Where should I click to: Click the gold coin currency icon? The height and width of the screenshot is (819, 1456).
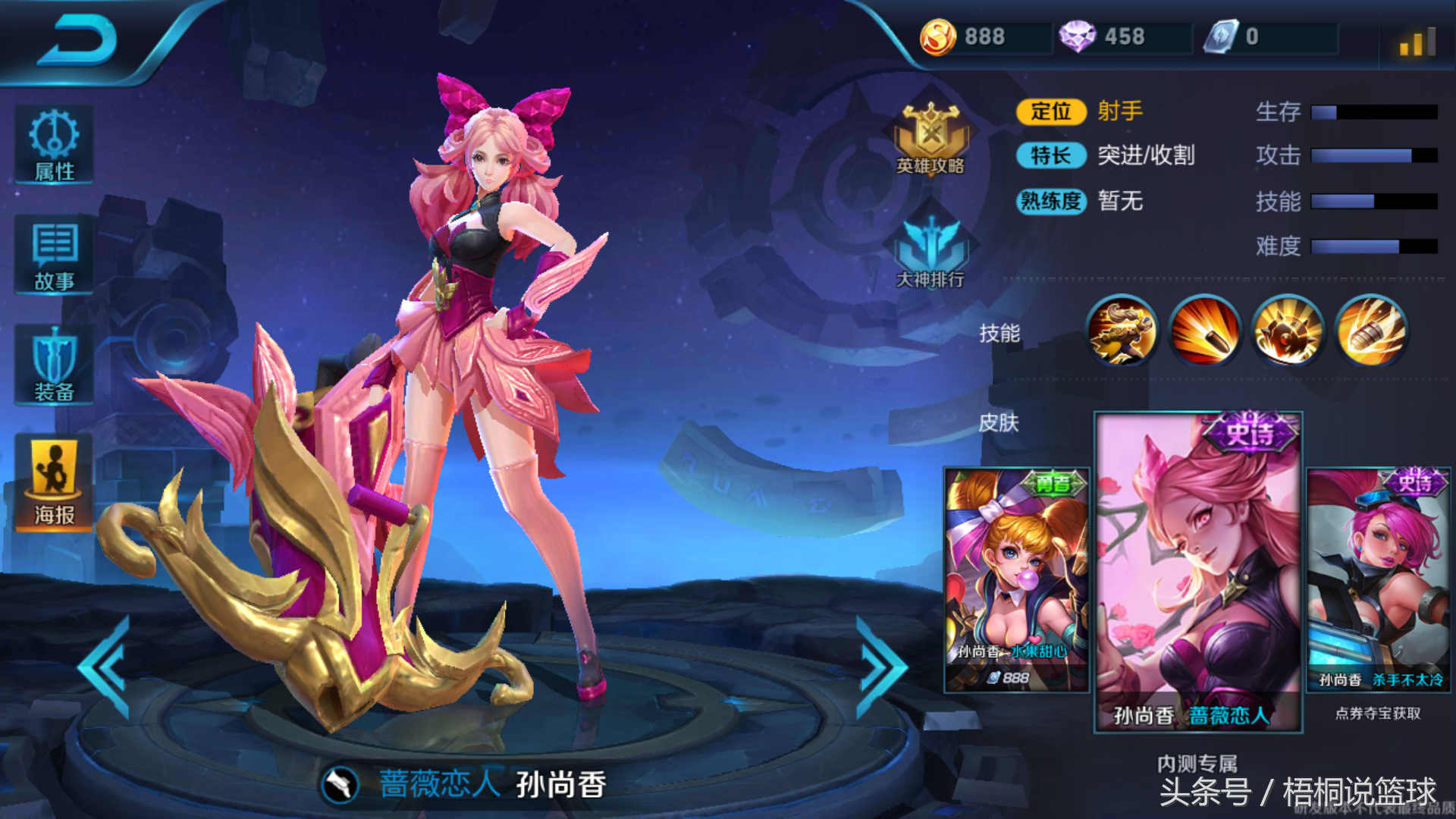point(938,36)
